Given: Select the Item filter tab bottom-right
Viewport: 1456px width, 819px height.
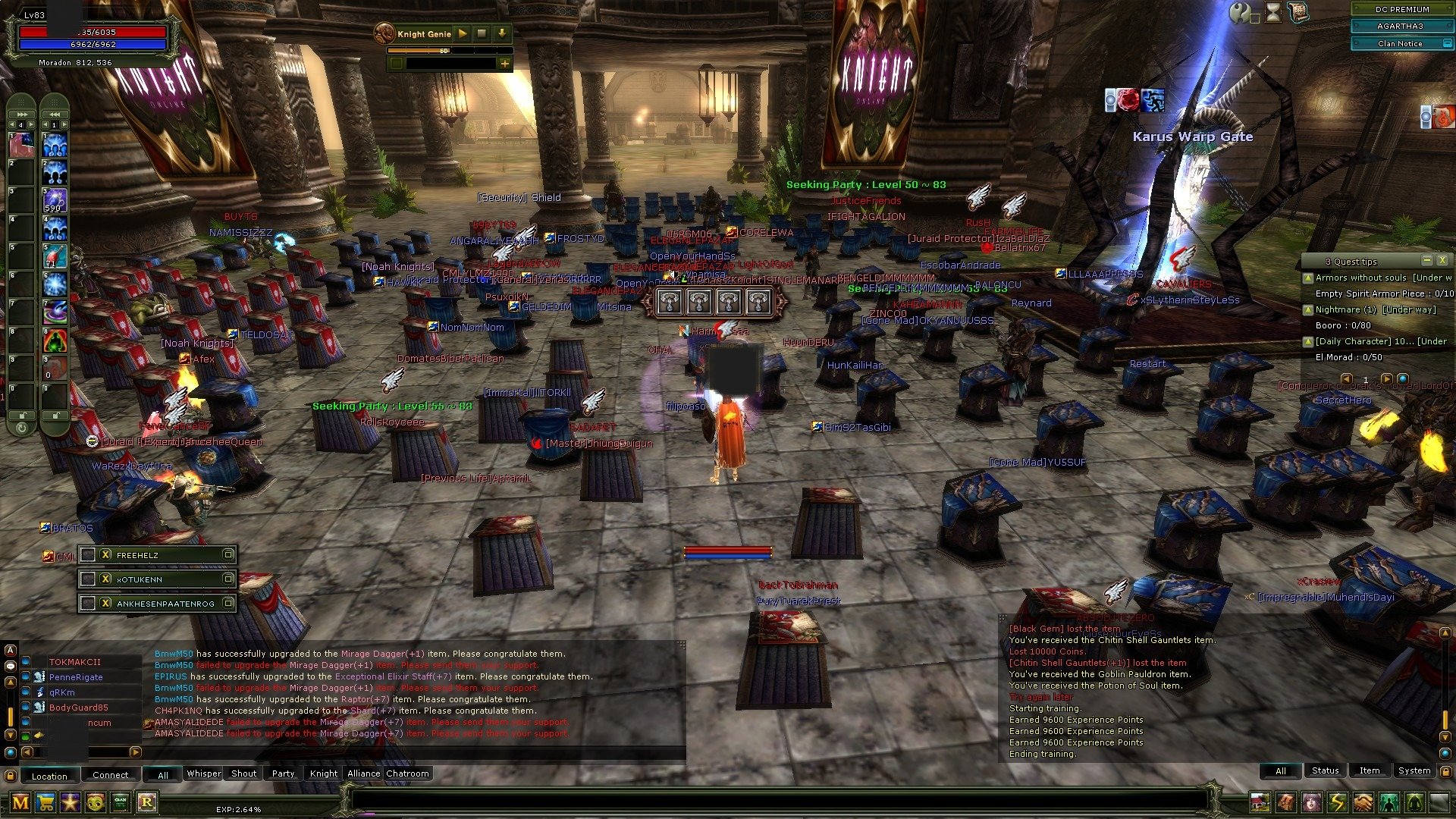Looking at the screenshot, I should pyautogui.click(x=1370, y=770).
